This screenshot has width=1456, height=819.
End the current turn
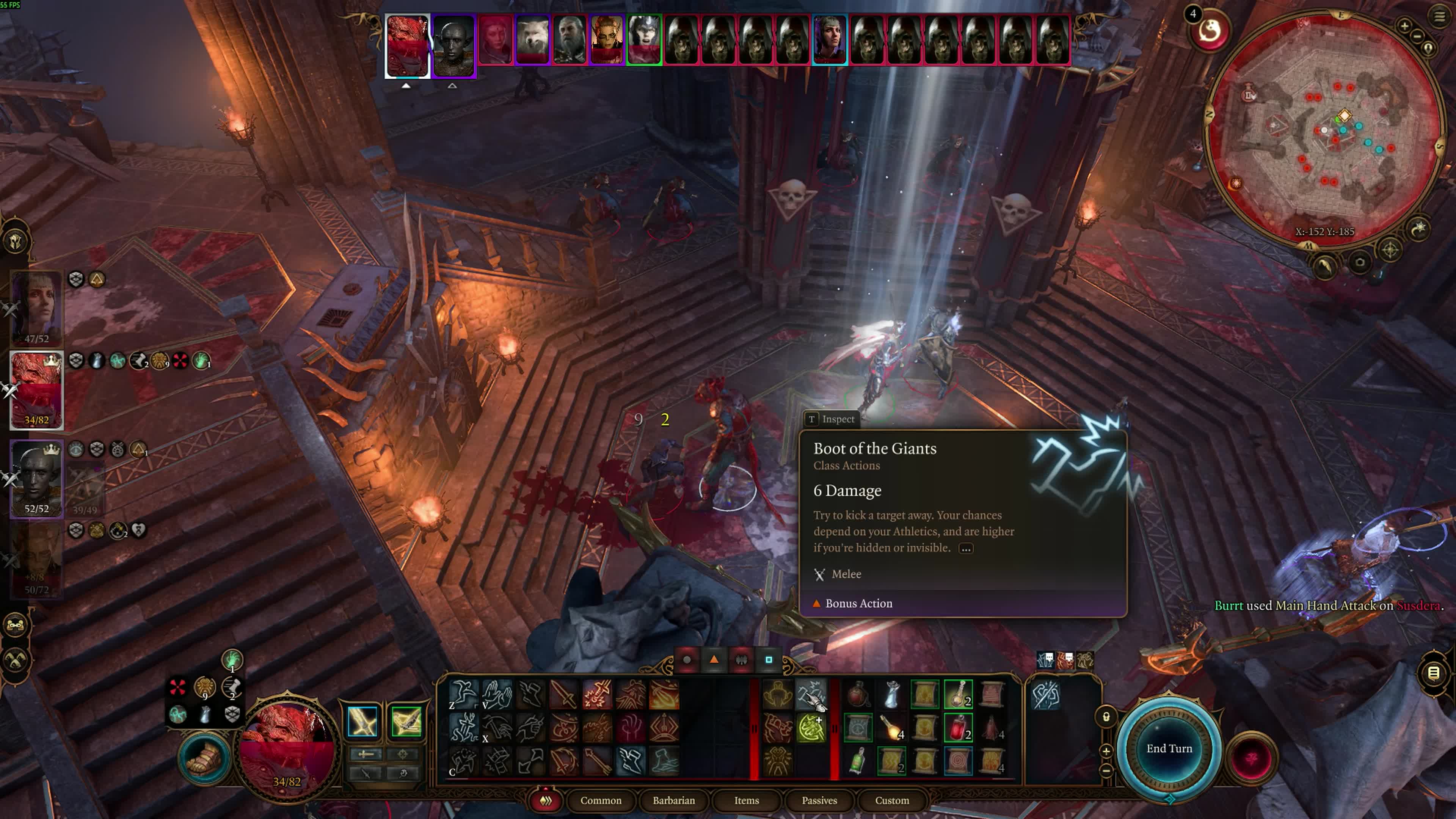(1169, 748)
